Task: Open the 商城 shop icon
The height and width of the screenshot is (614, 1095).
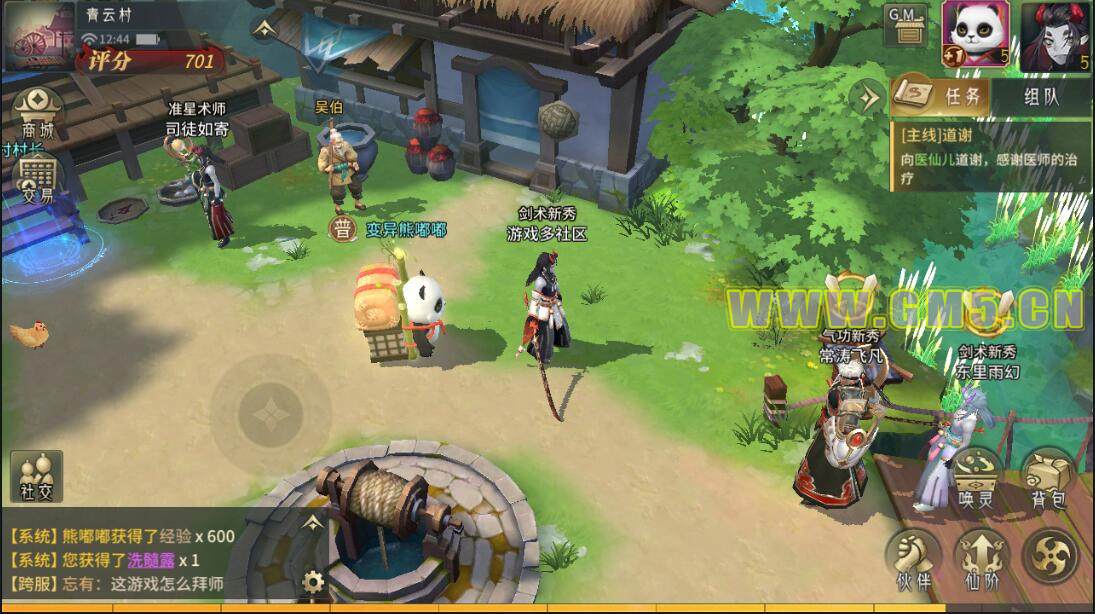Action: tap(38, 112)
